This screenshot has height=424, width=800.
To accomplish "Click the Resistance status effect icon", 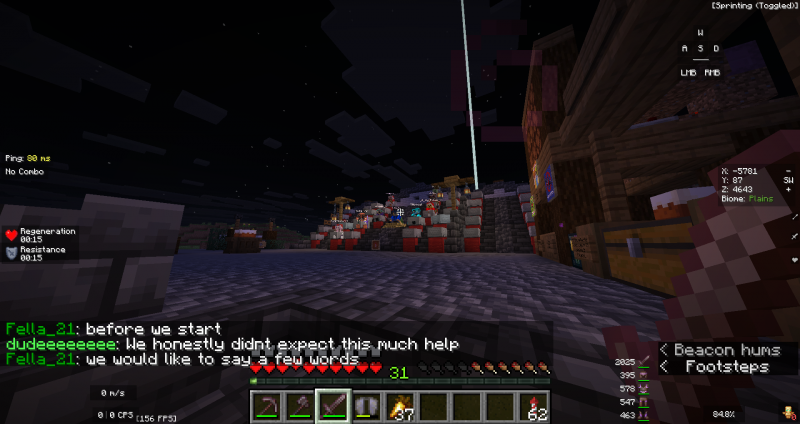I will 12,253.
